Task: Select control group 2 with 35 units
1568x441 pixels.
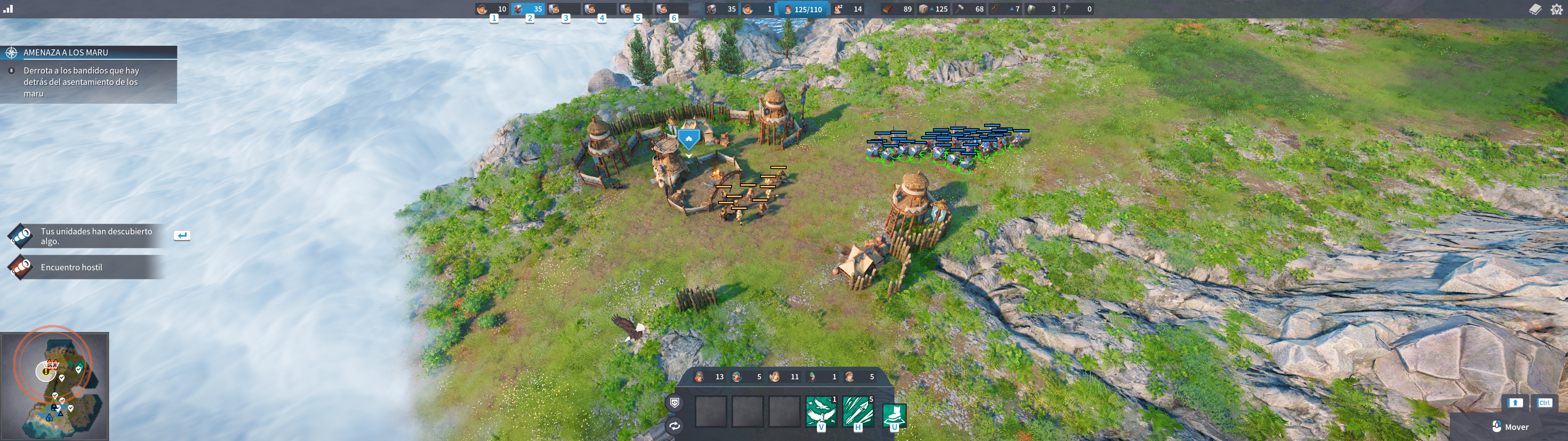Action: click(528, 9)
